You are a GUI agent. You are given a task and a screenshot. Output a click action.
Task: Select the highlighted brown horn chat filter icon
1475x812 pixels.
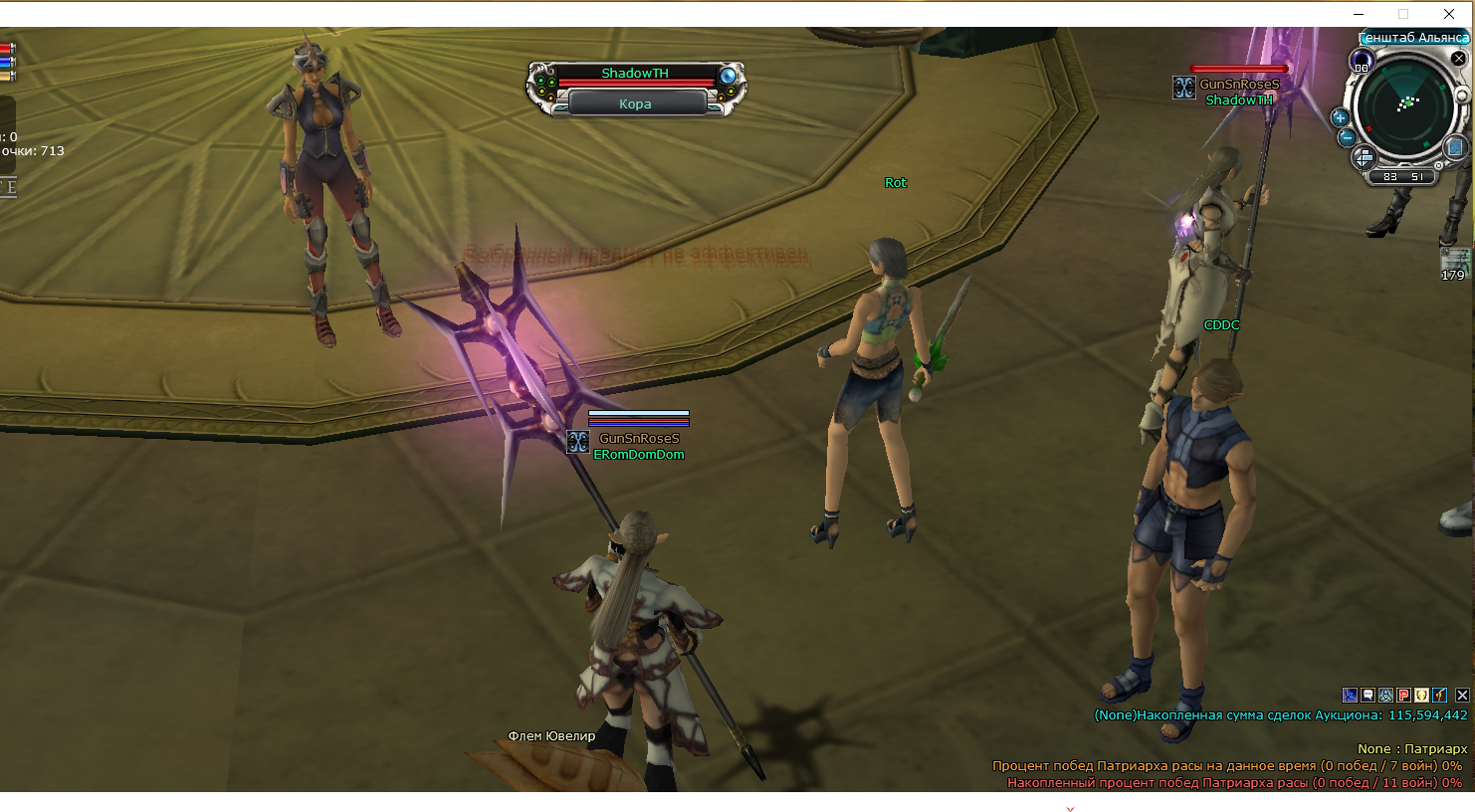(1439, 696)
